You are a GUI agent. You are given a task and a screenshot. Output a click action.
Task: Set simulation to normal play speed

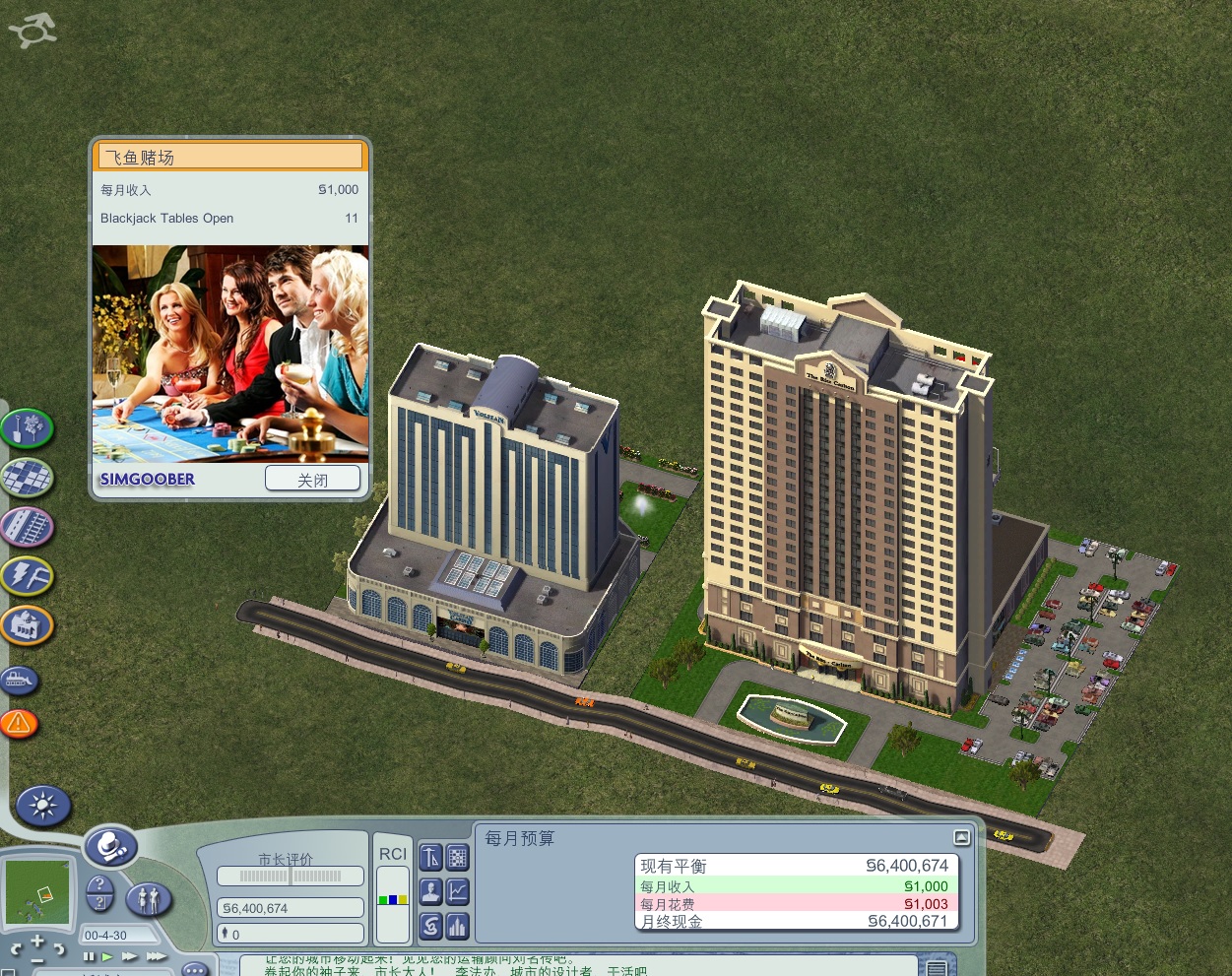[x=107, y=956]
